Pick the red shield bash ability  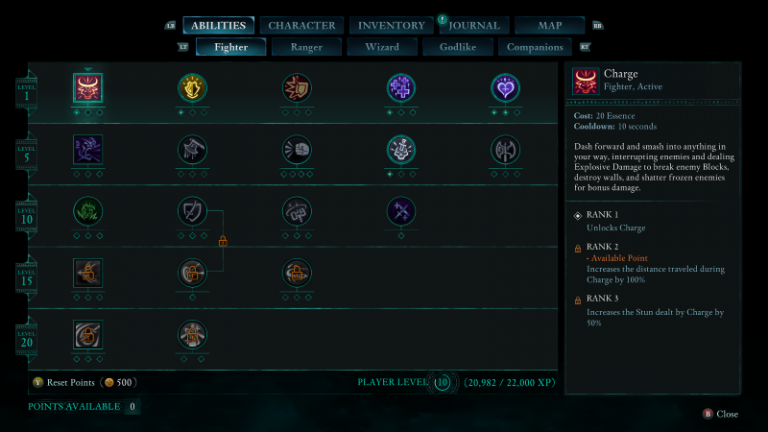(297, 89)
